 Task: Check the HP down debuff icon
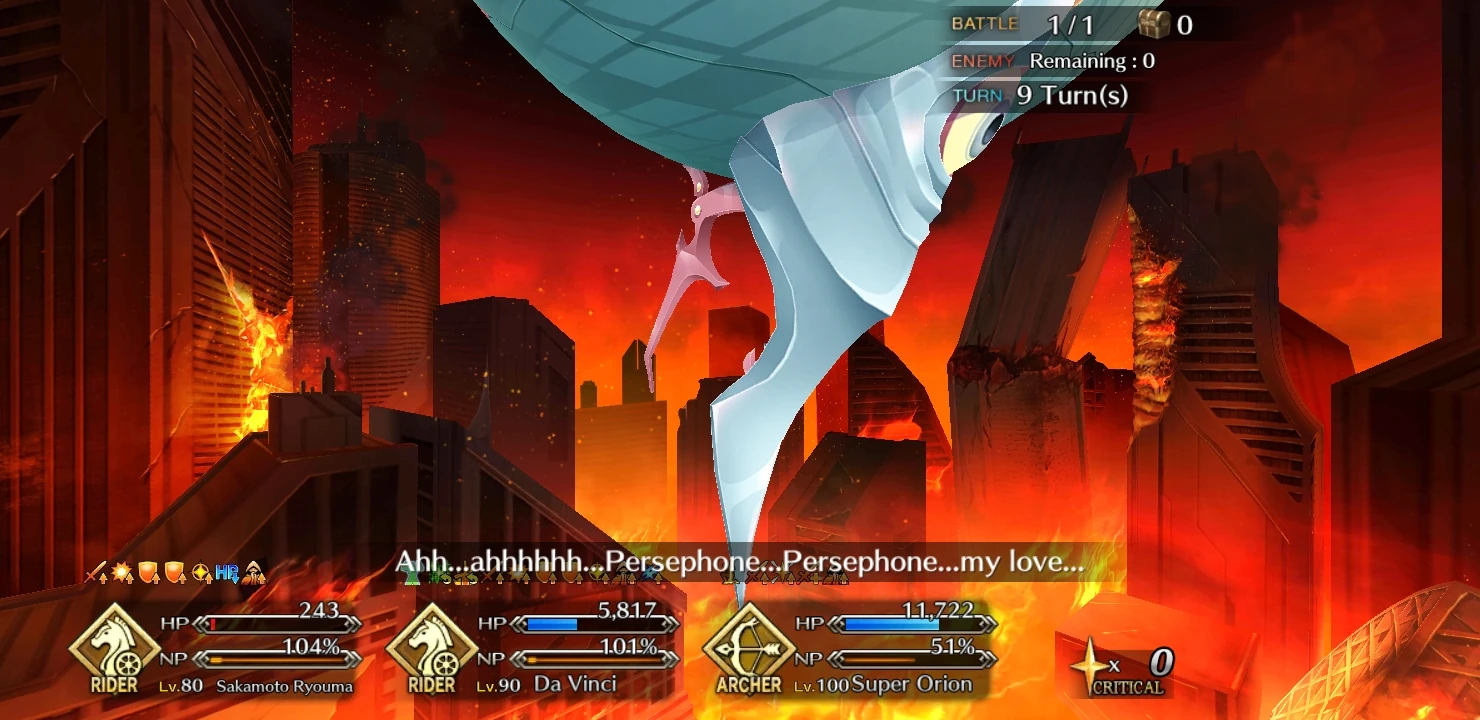pos(228,572)
